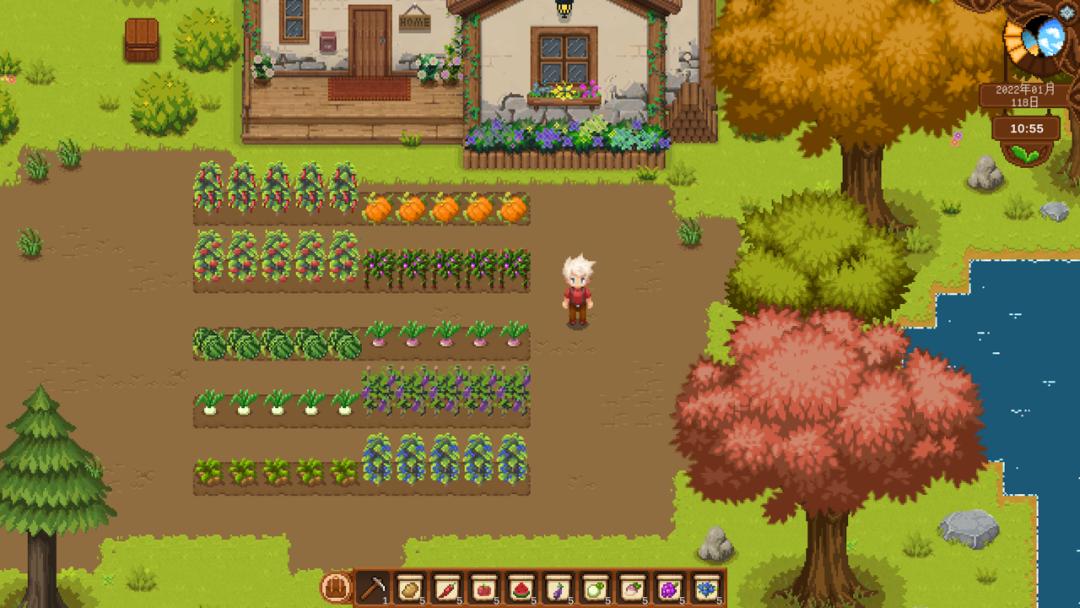Choose the eggplant seed bag

point(558,587)
